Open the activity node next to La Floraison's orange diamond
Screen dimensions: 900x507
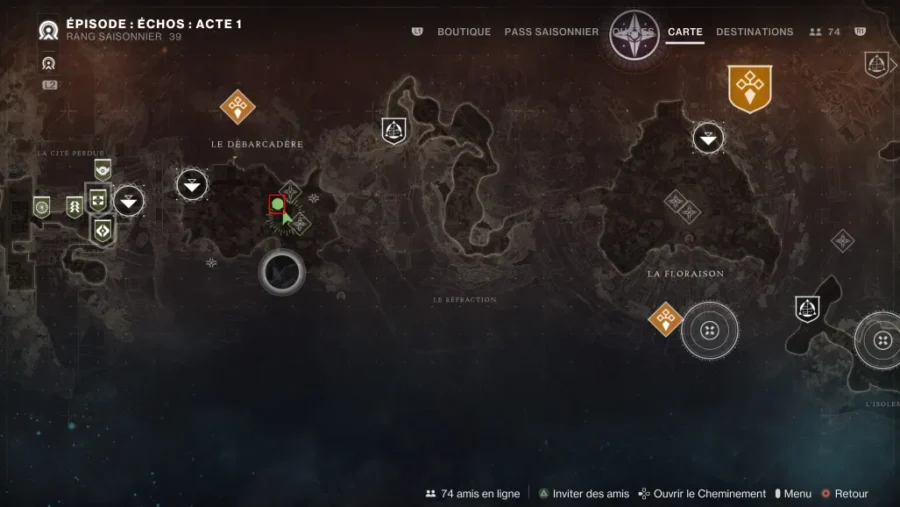(x=710, y=330)
